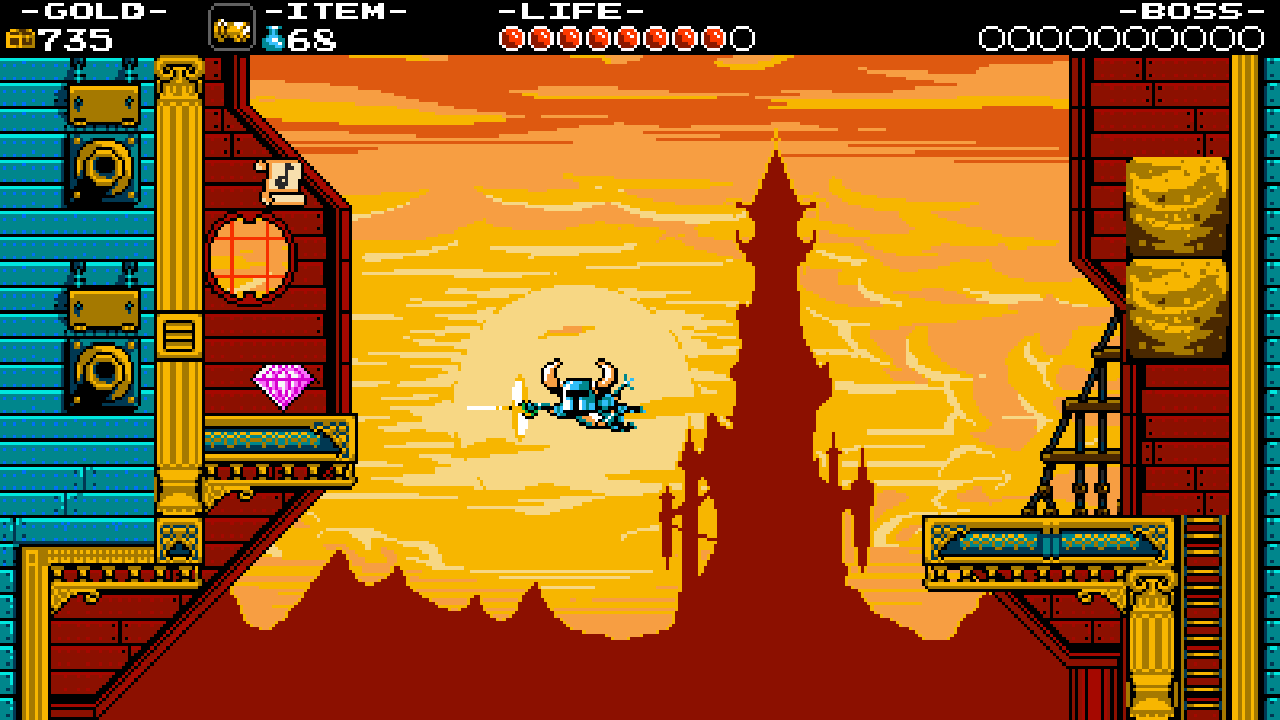Image resolution: width=1280 pixels, height=720 pixels.
Task: Click the hatch grate near the ship mast
Action: point(179,337)
